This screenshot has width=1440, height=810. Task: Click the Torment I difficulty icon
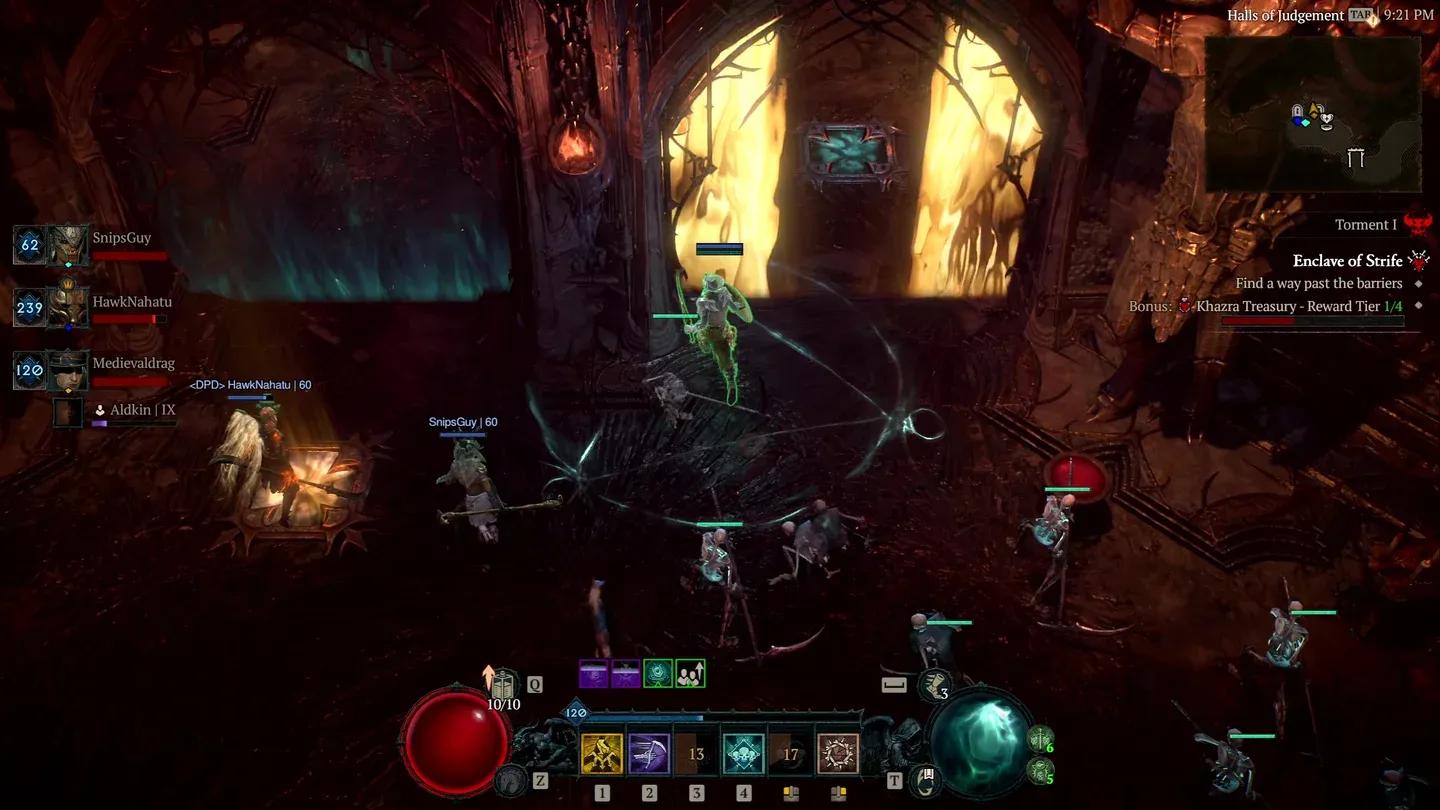point(1417,224)
